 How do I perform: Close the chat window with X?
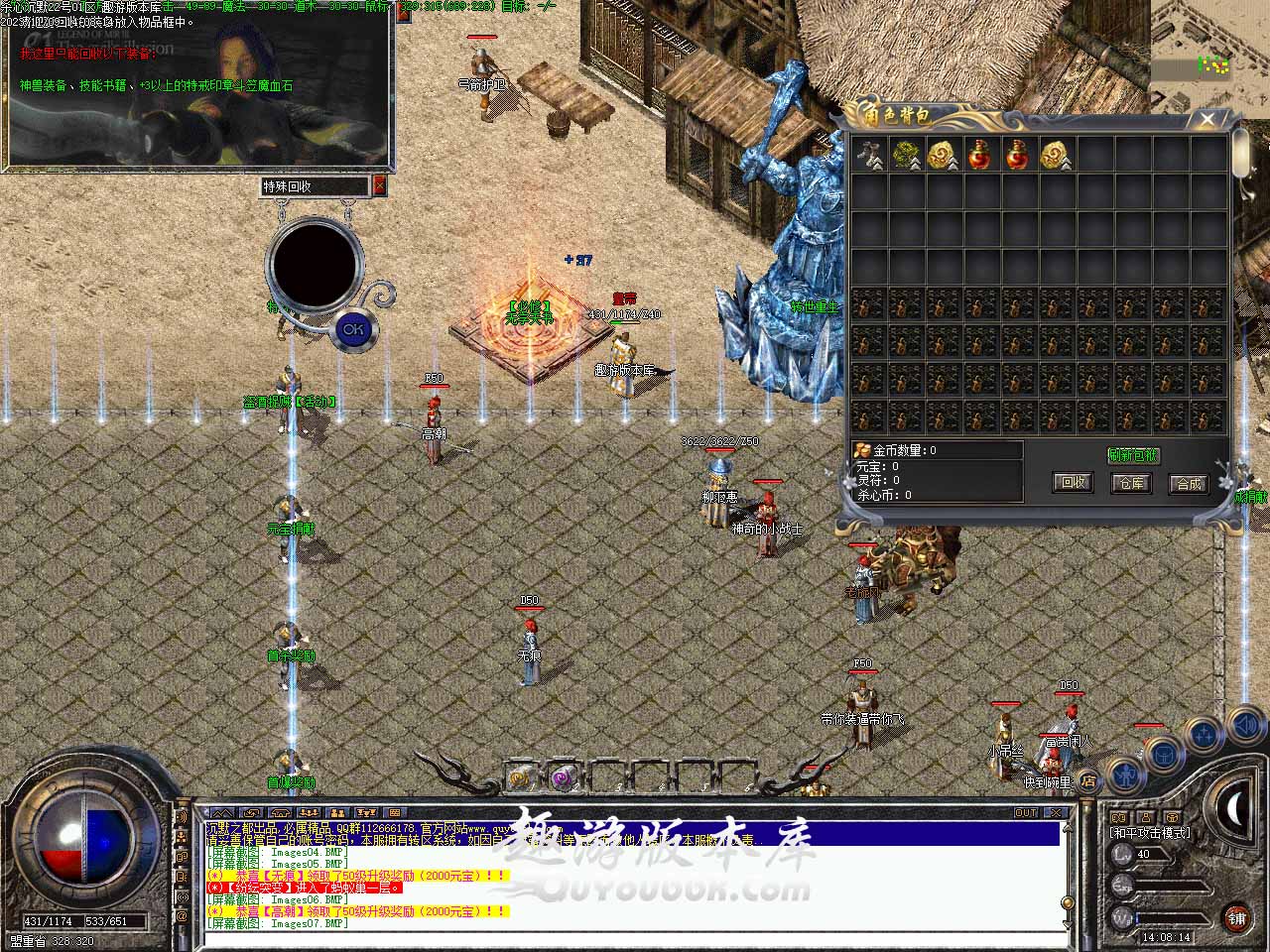pos(1056,812)
